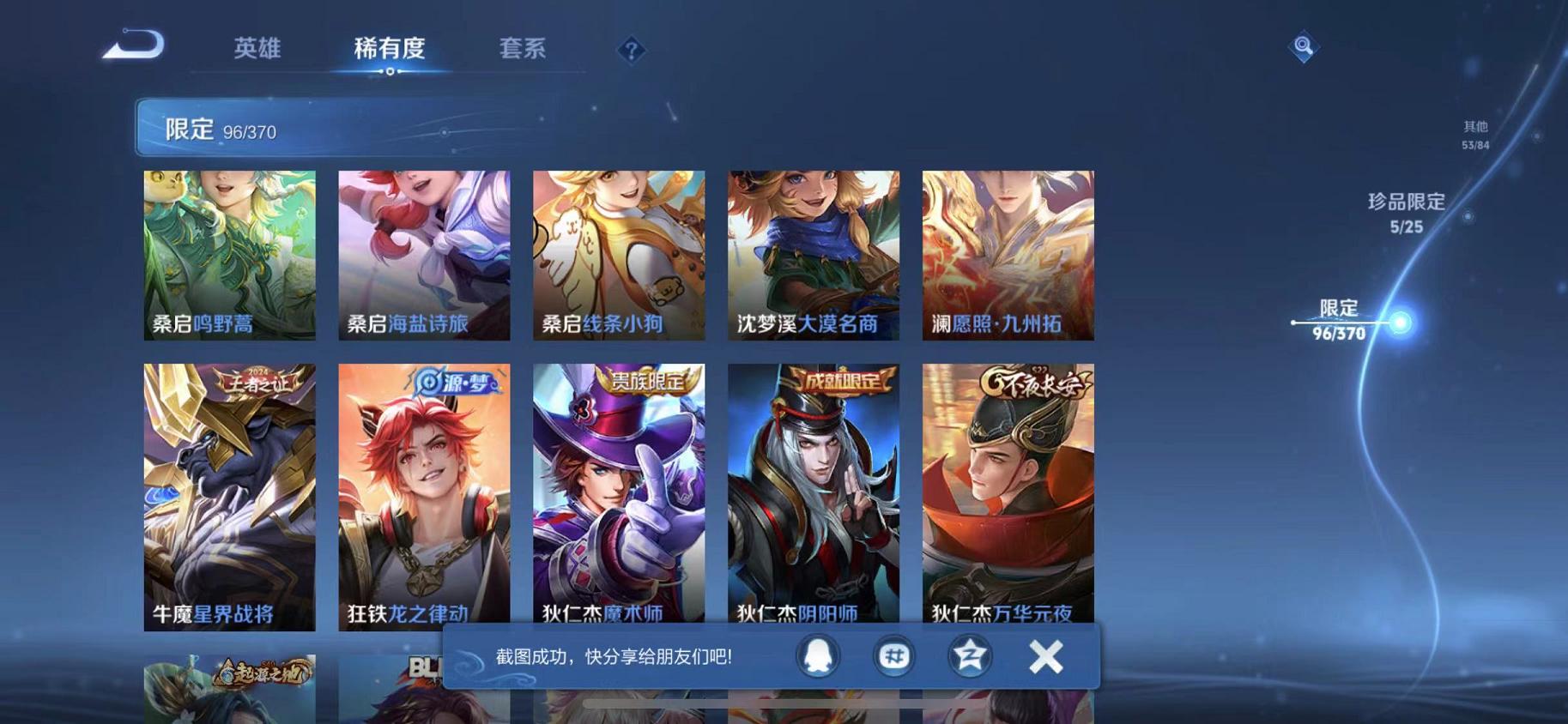Share via the 王者营地 camp icon

click(x=968, y=655)
